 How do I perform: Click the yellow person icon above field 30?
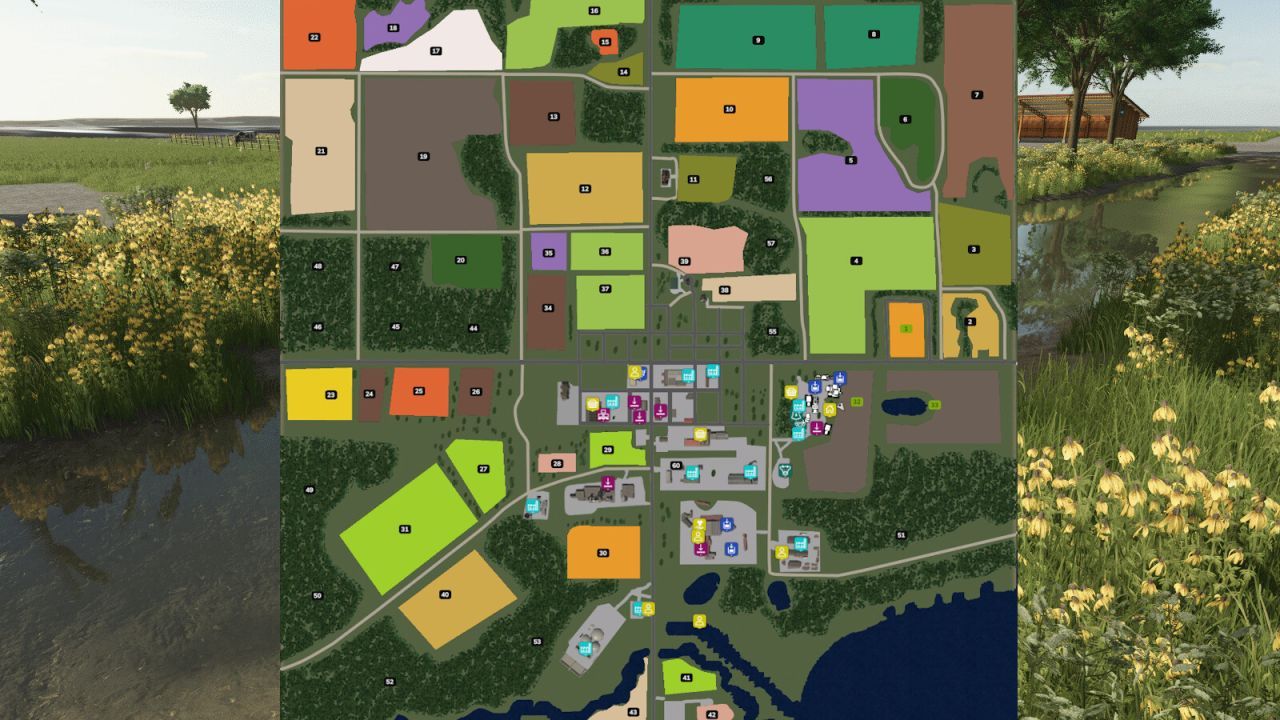(x=699, y=536)
